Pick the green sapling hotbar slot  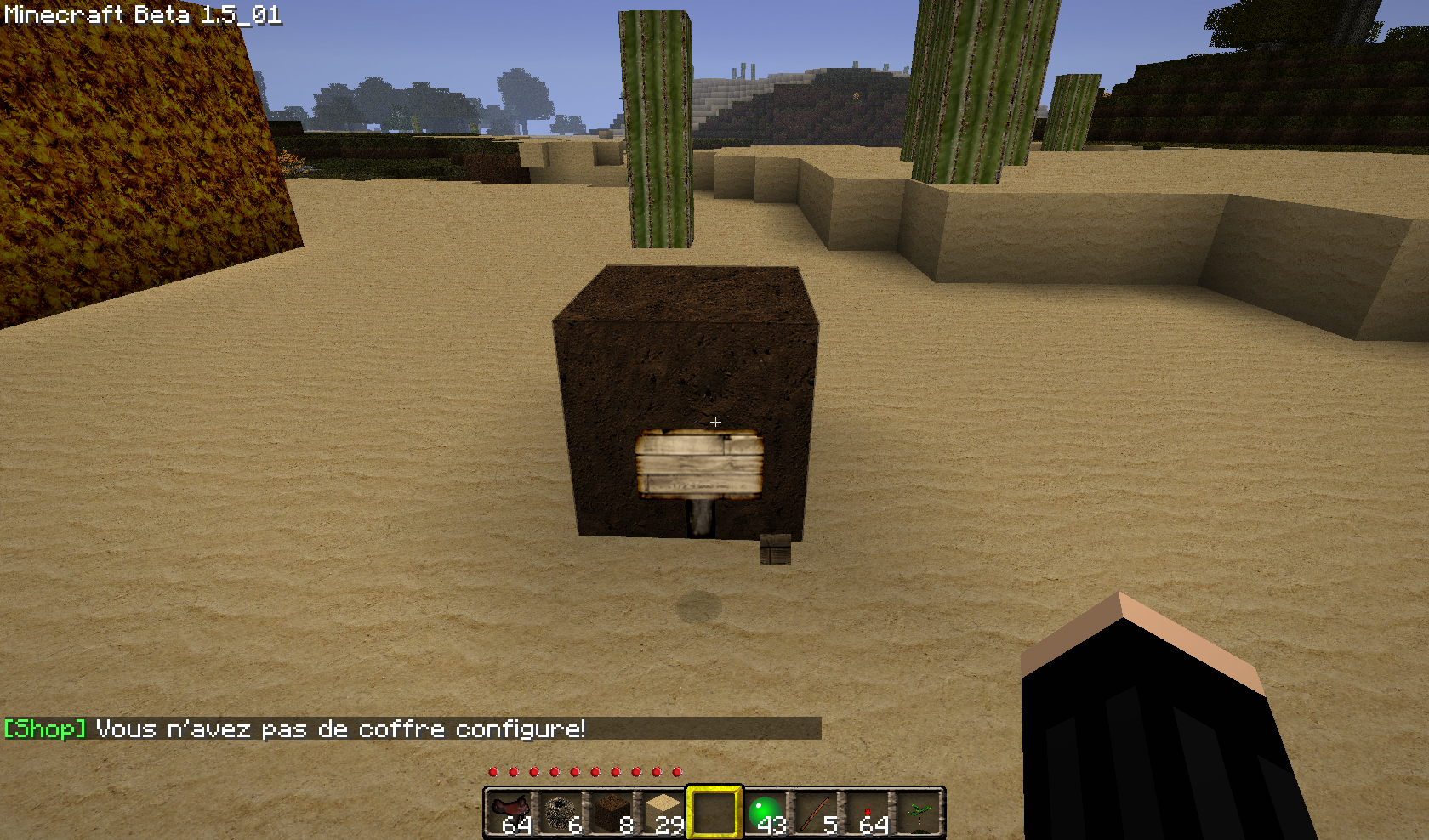click(x=919, y=813)
